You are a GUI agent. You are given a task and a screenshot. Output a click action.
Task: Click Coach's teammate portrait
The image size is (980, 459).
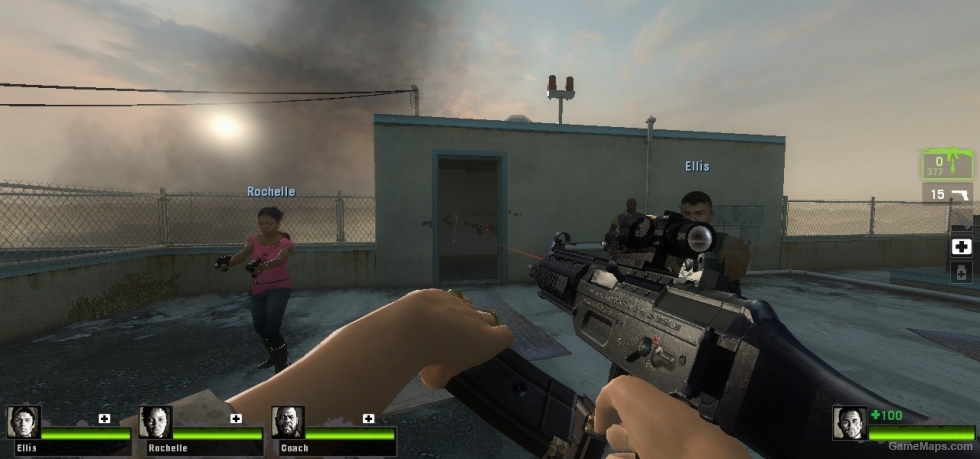click(x=288, y=423)
